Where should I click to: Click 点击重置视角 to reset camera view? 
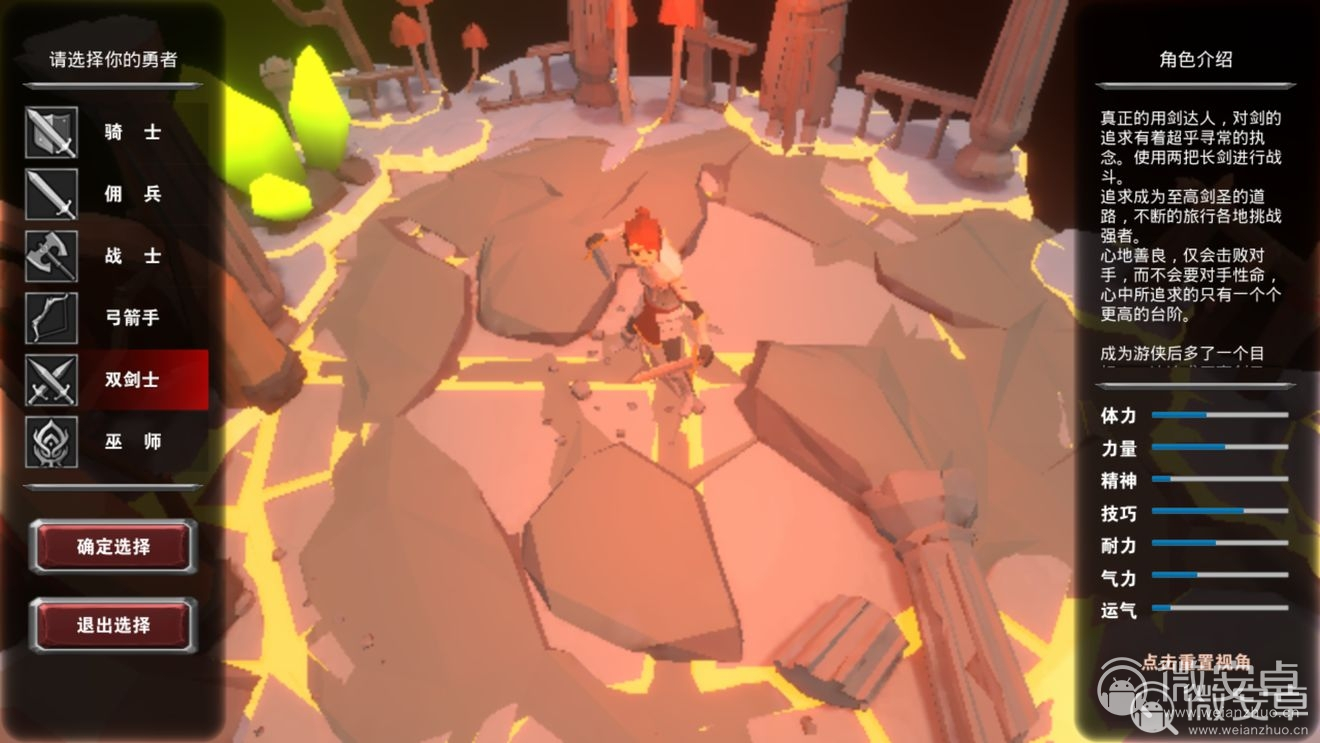pos(1196,663)
